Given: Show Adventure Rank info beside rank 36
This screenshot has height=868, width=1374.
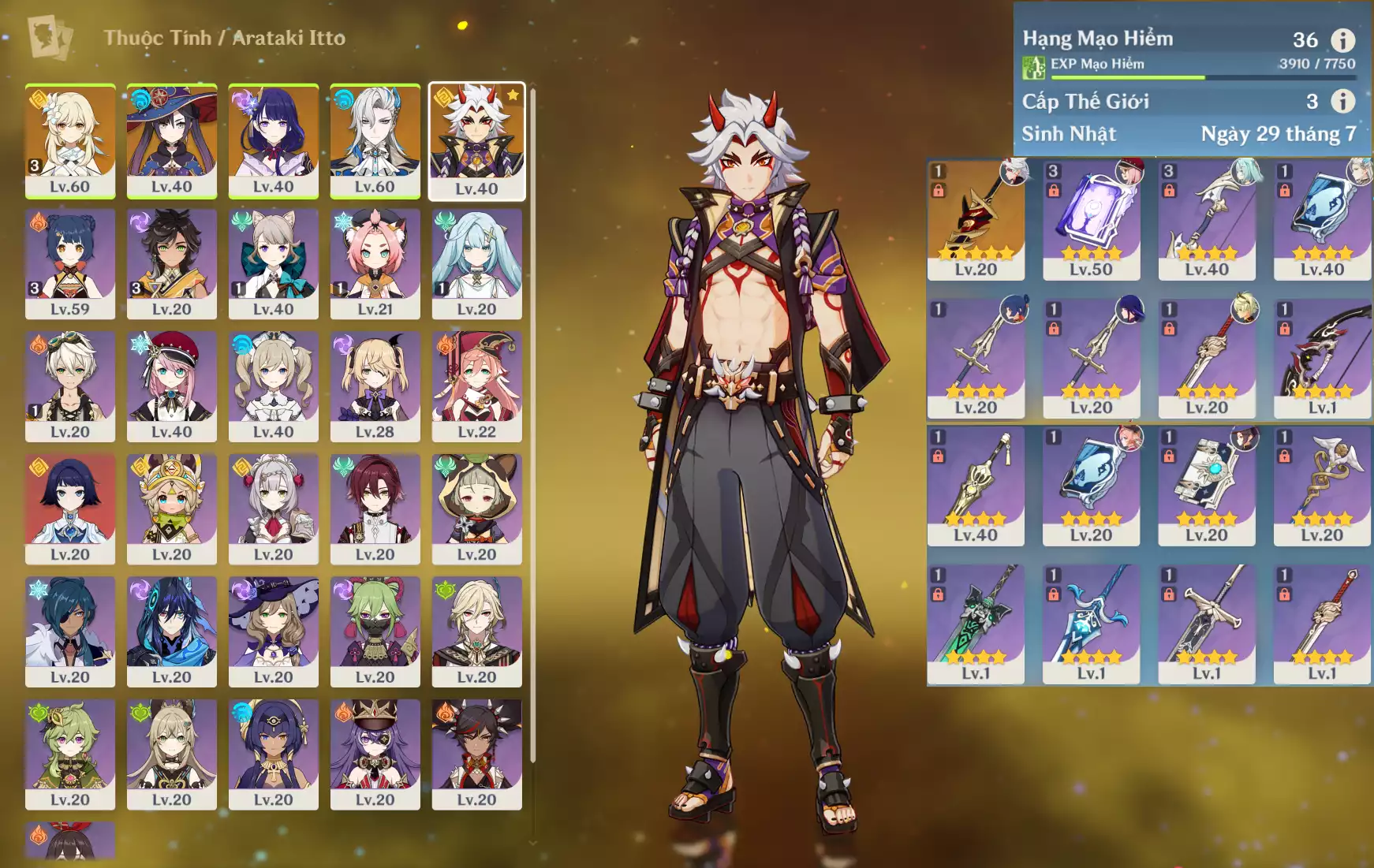Looking at the screenshot, I should pos(1342,39).
